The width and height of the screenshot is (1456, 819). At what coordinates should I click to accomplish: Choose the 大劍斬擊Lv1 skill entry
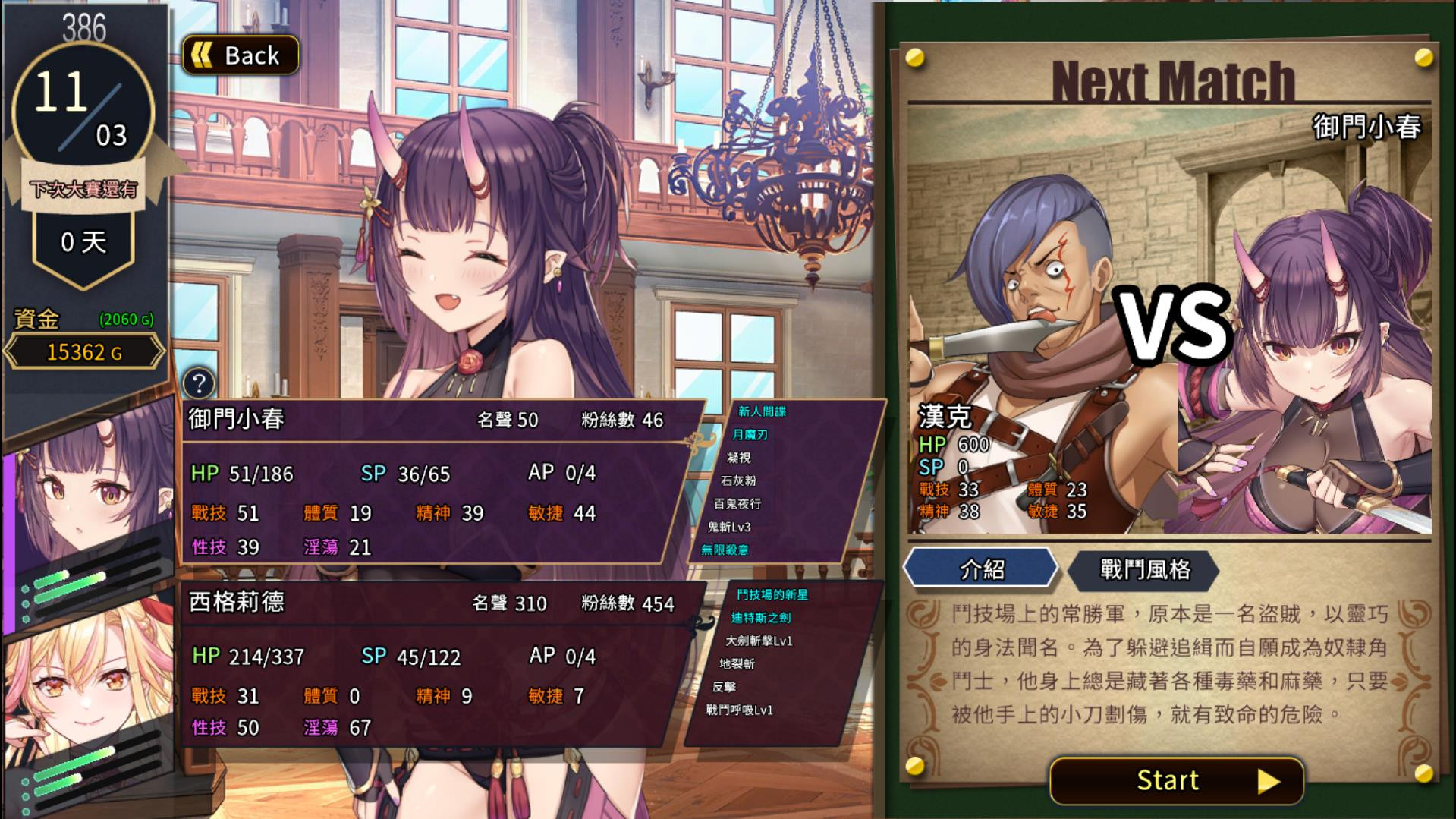pos(759,641)
